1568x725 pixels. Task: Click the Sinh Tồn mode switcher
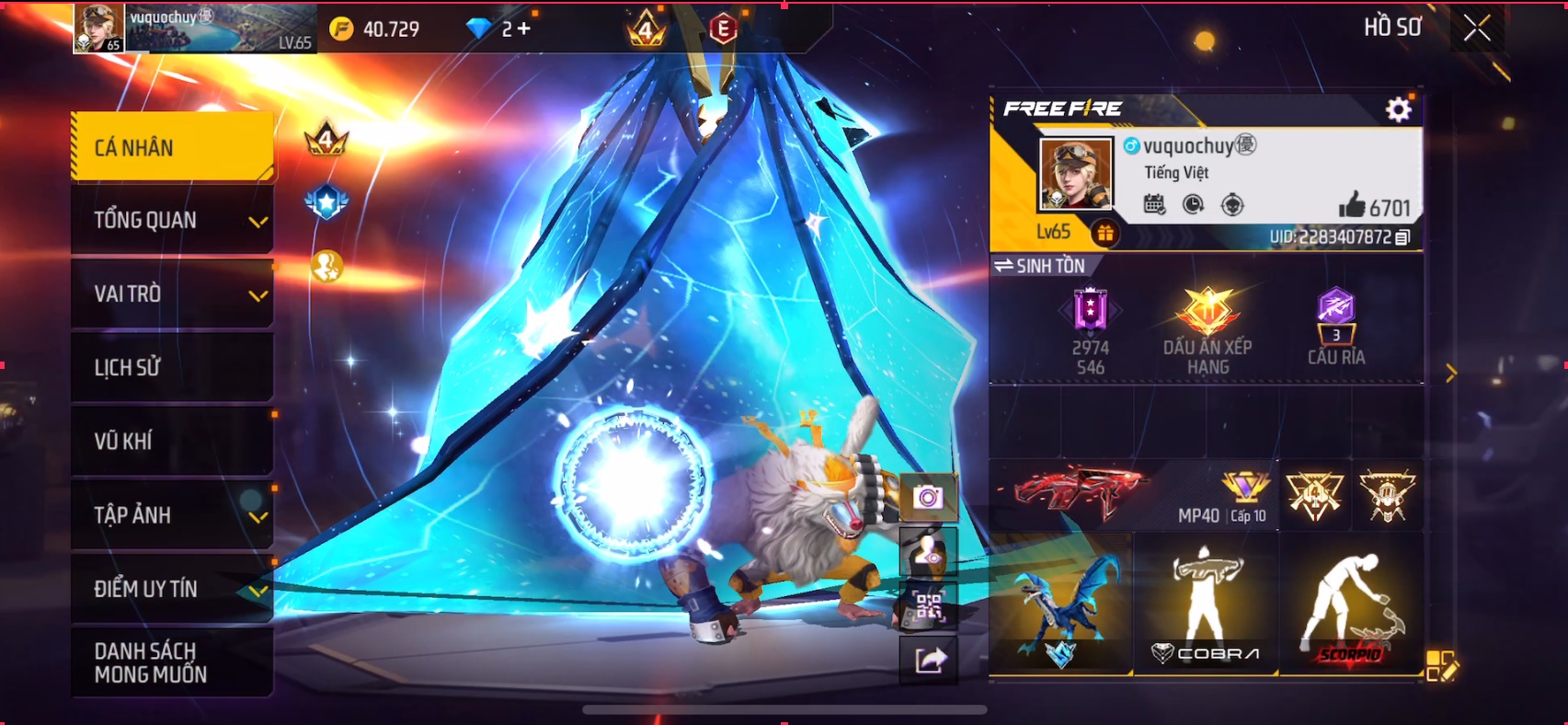point(1040,266)
